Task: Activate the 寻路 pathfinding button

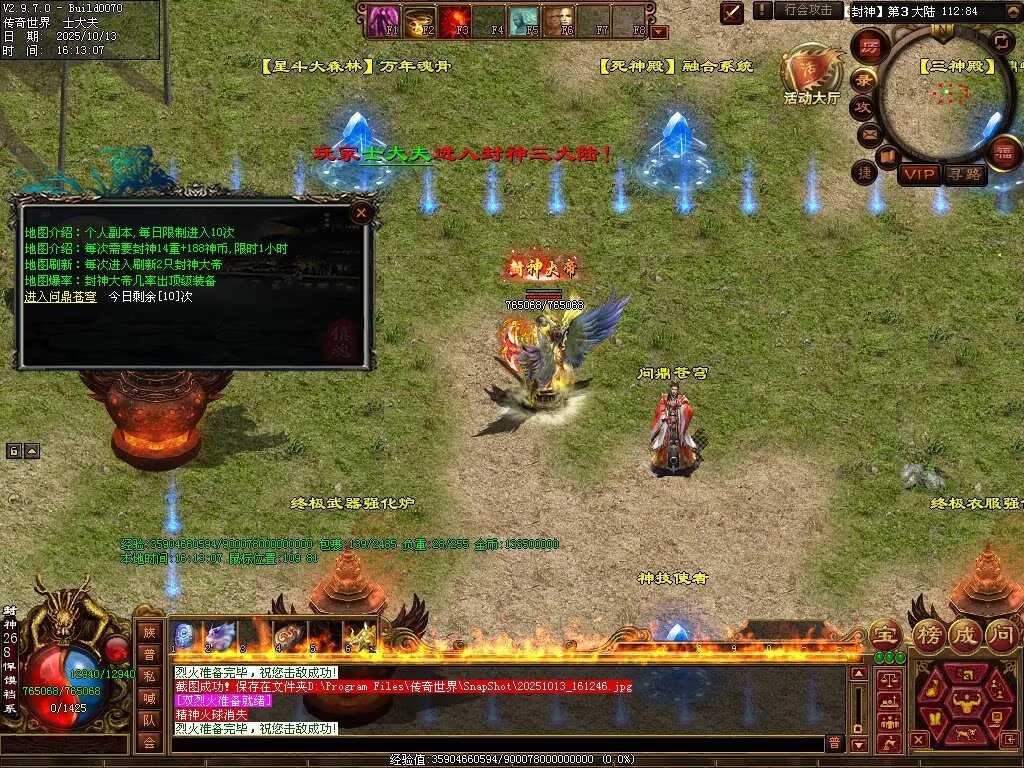Action: click(964, 174)
